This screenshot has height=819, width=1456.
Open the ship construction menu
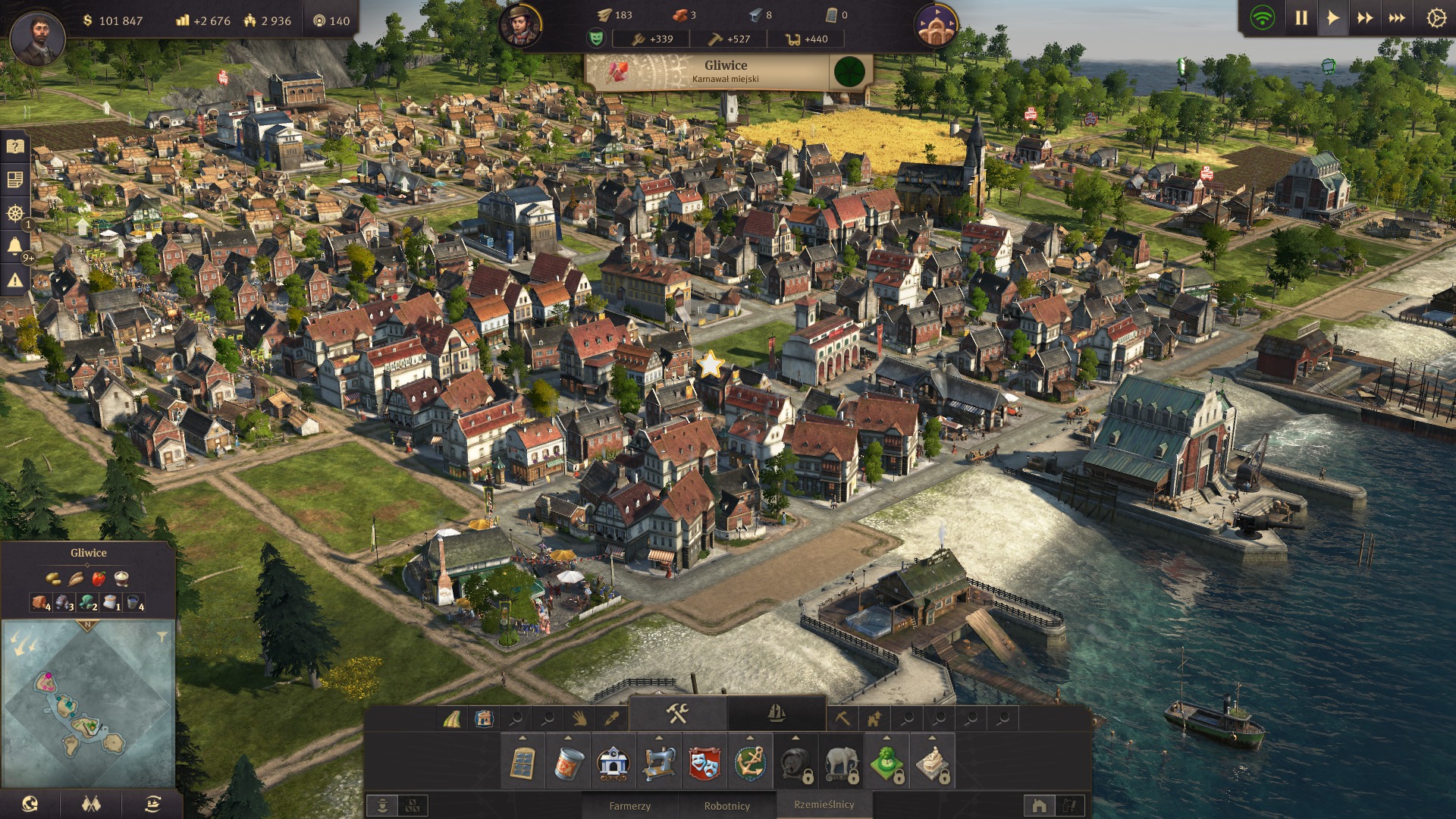(776, 714)
